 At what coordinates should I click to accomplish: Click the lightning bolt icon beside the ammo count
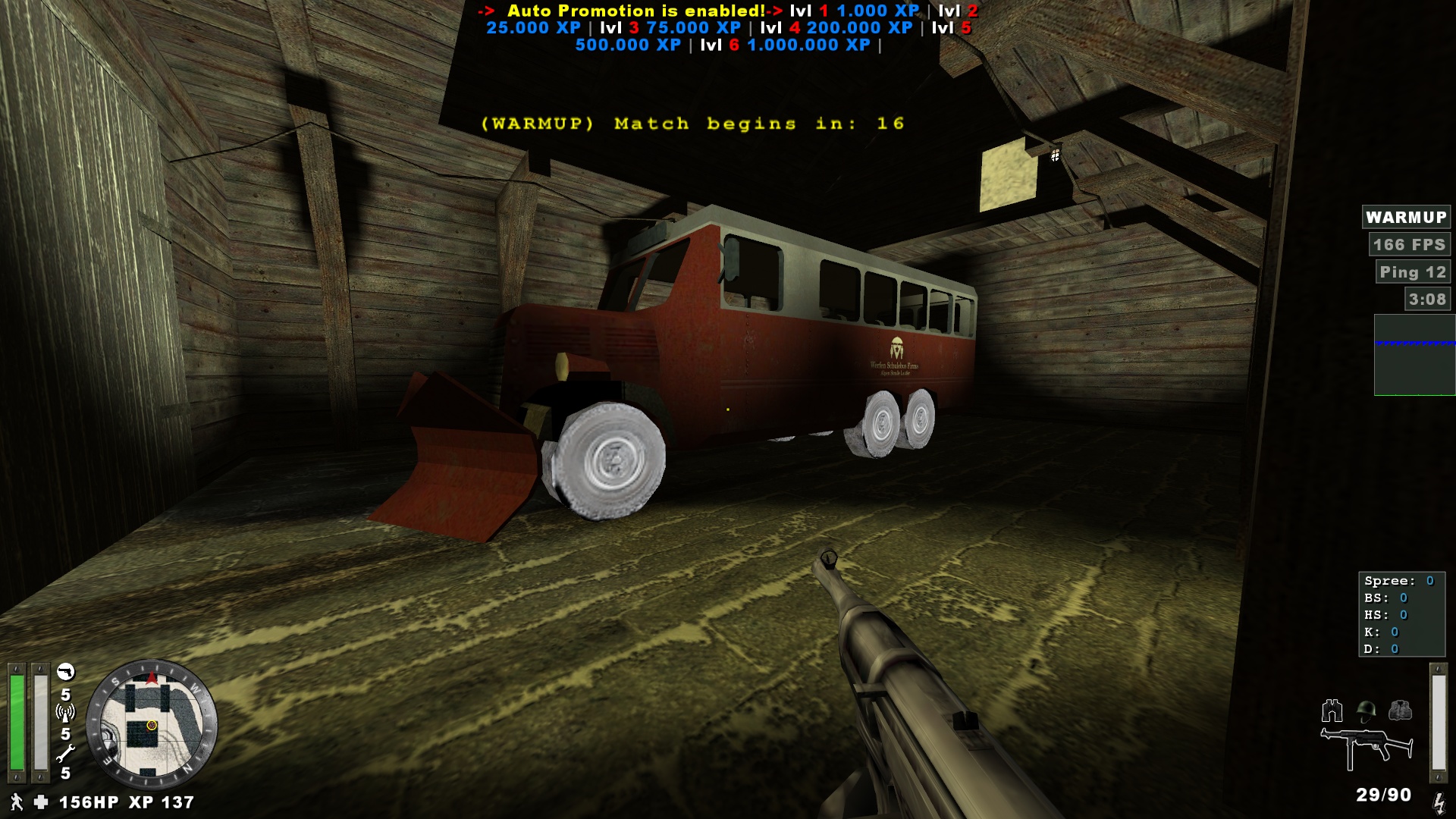tap(1439, 802)
